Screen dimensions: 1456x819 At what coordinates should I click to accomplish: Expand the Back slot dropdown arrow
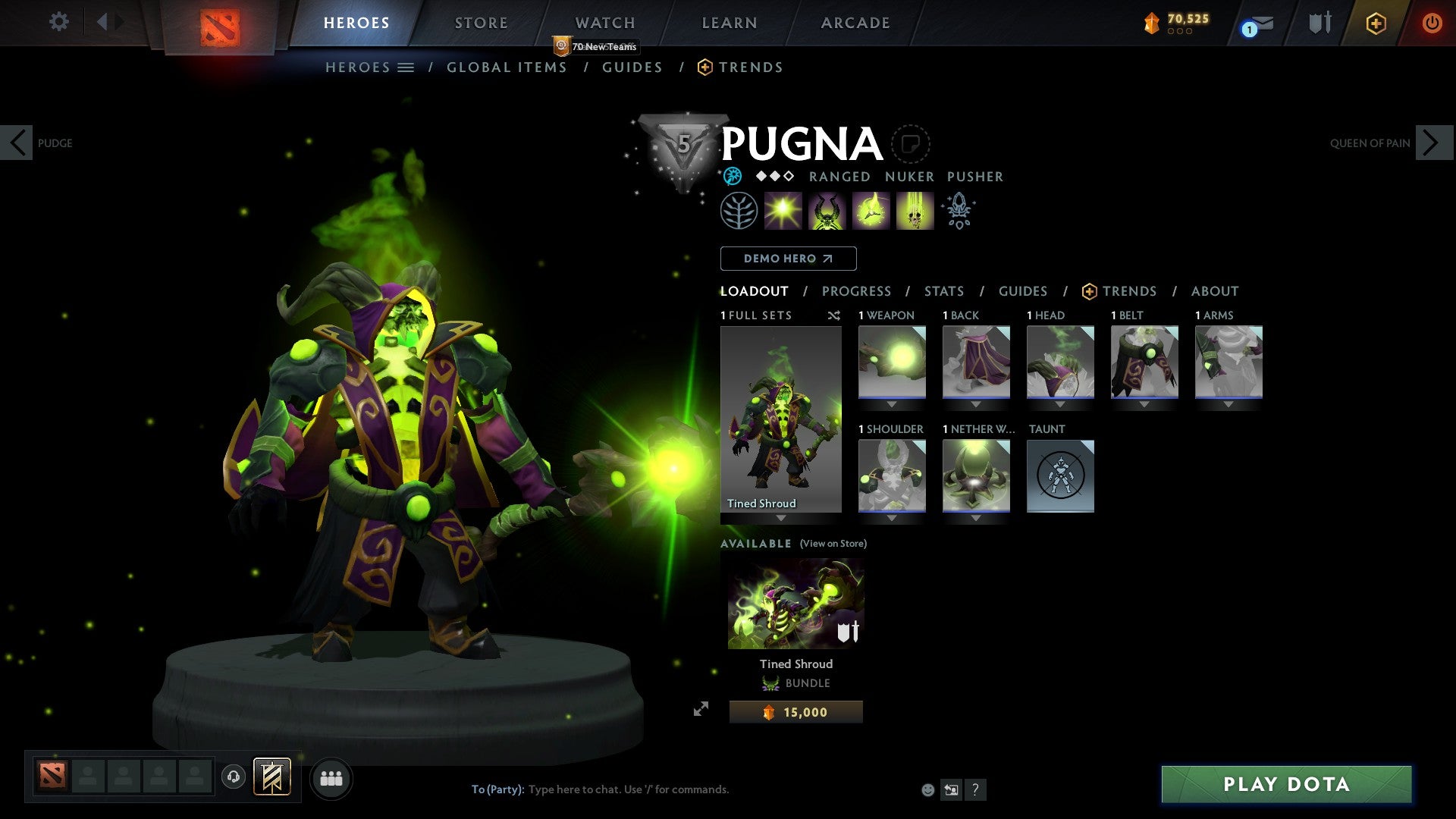click(x=977, y=404)
